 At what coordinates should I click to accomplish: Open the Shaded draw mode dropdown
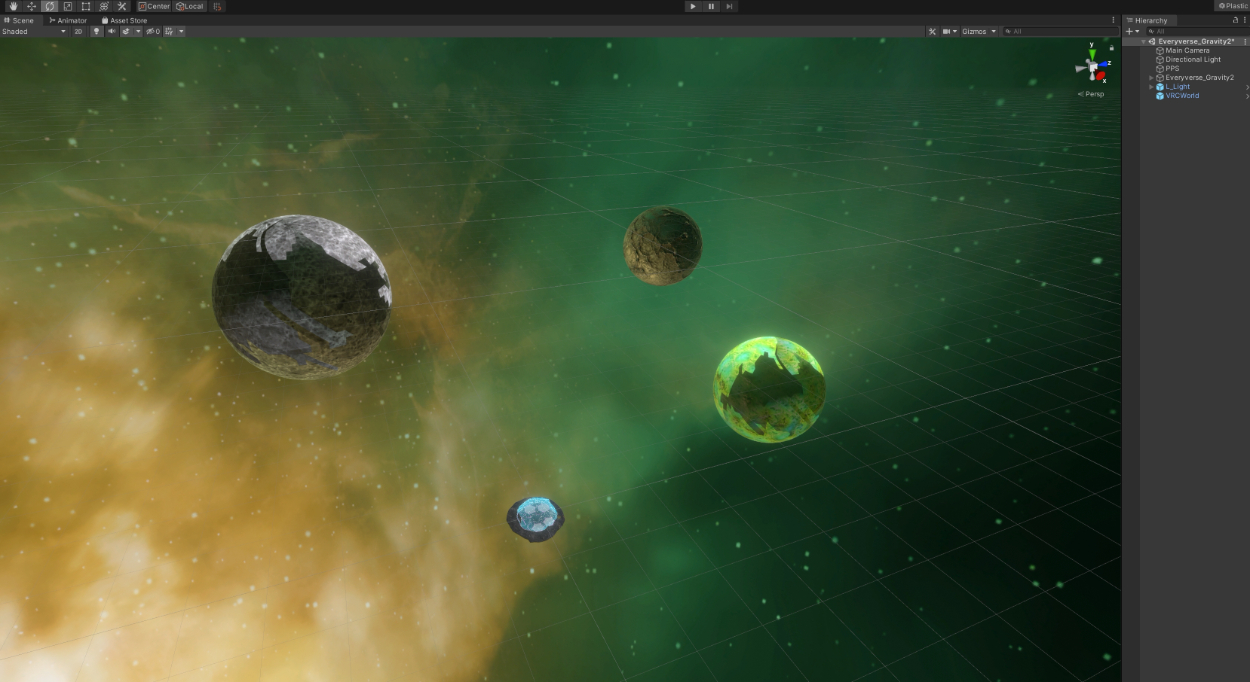coord(33,31)
